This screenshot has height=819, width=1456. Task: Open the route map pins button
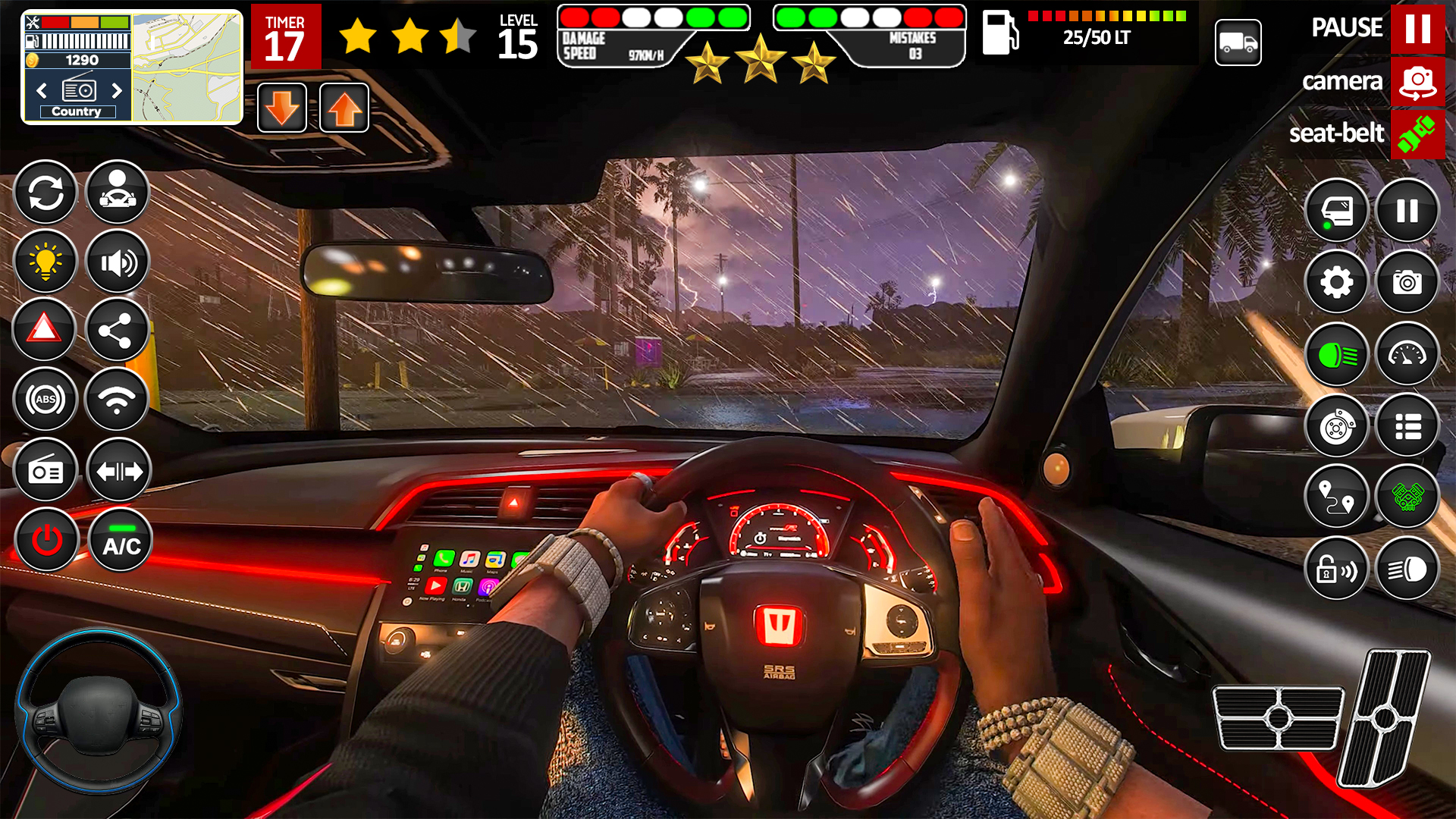click(x=1336, y=497)
